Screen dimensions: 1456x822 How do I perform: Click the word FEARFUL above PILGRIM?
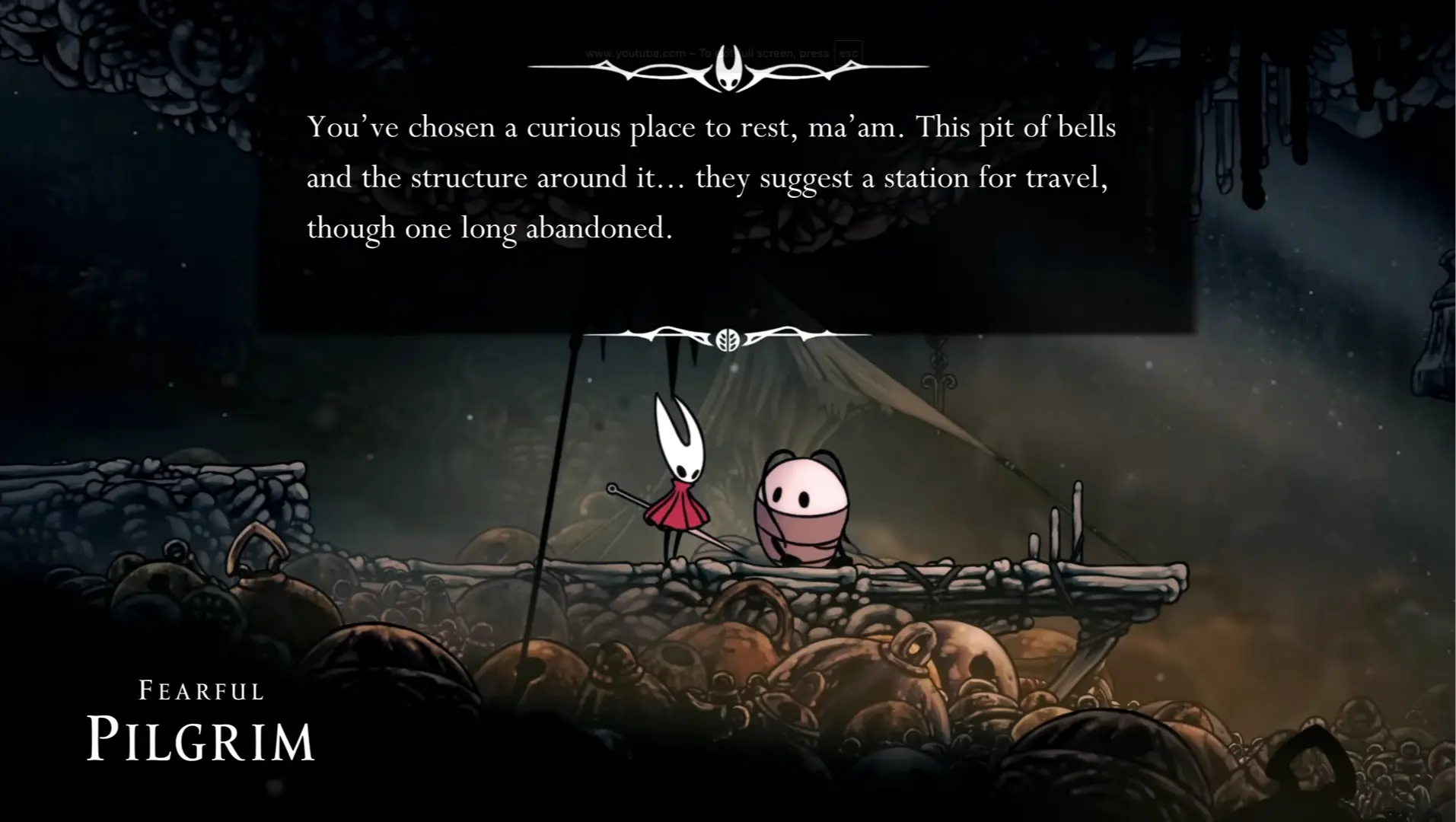click(x=199, y=690)
